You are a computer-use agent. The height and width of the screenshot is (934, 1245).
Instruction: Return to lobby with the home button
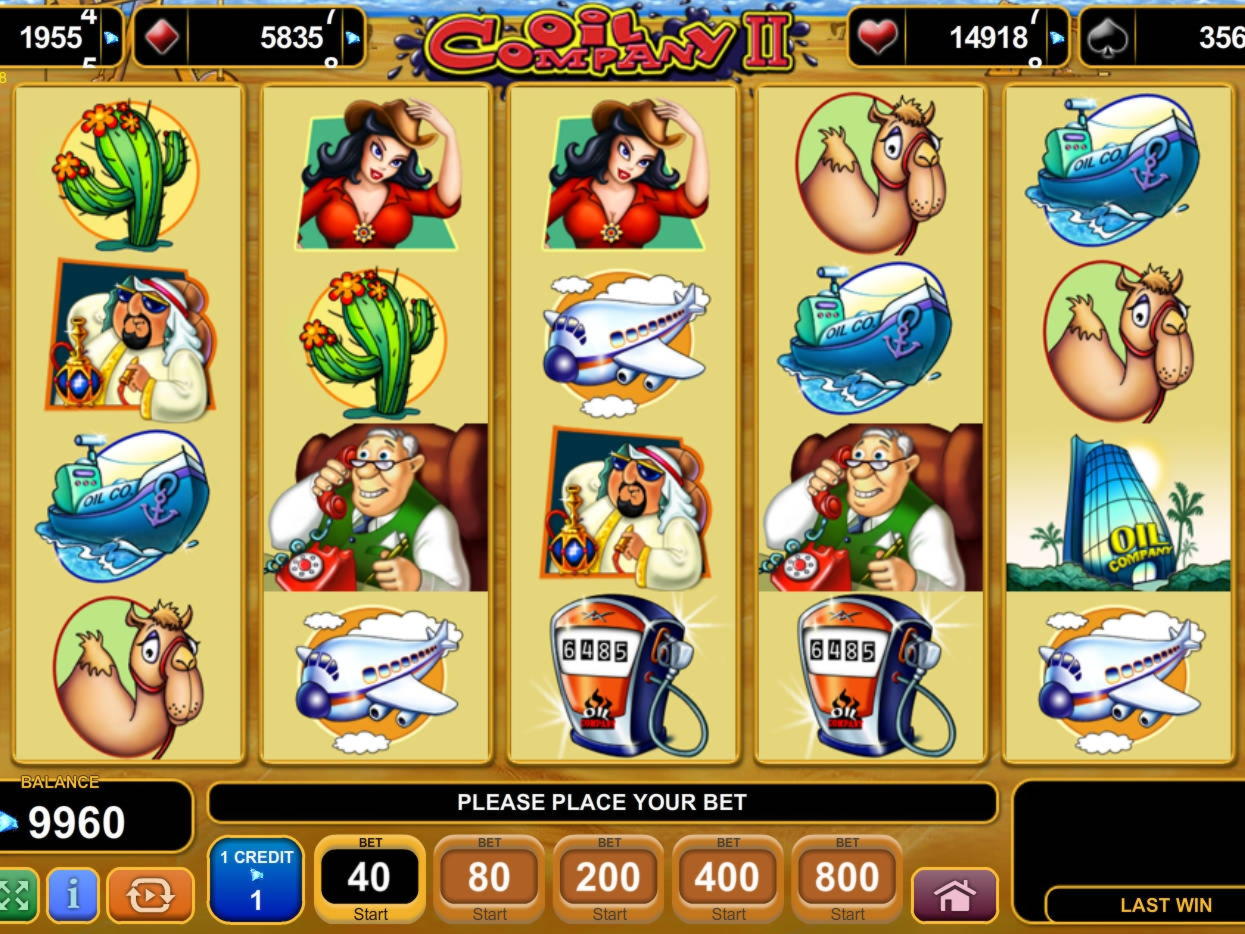pos(954,895)
